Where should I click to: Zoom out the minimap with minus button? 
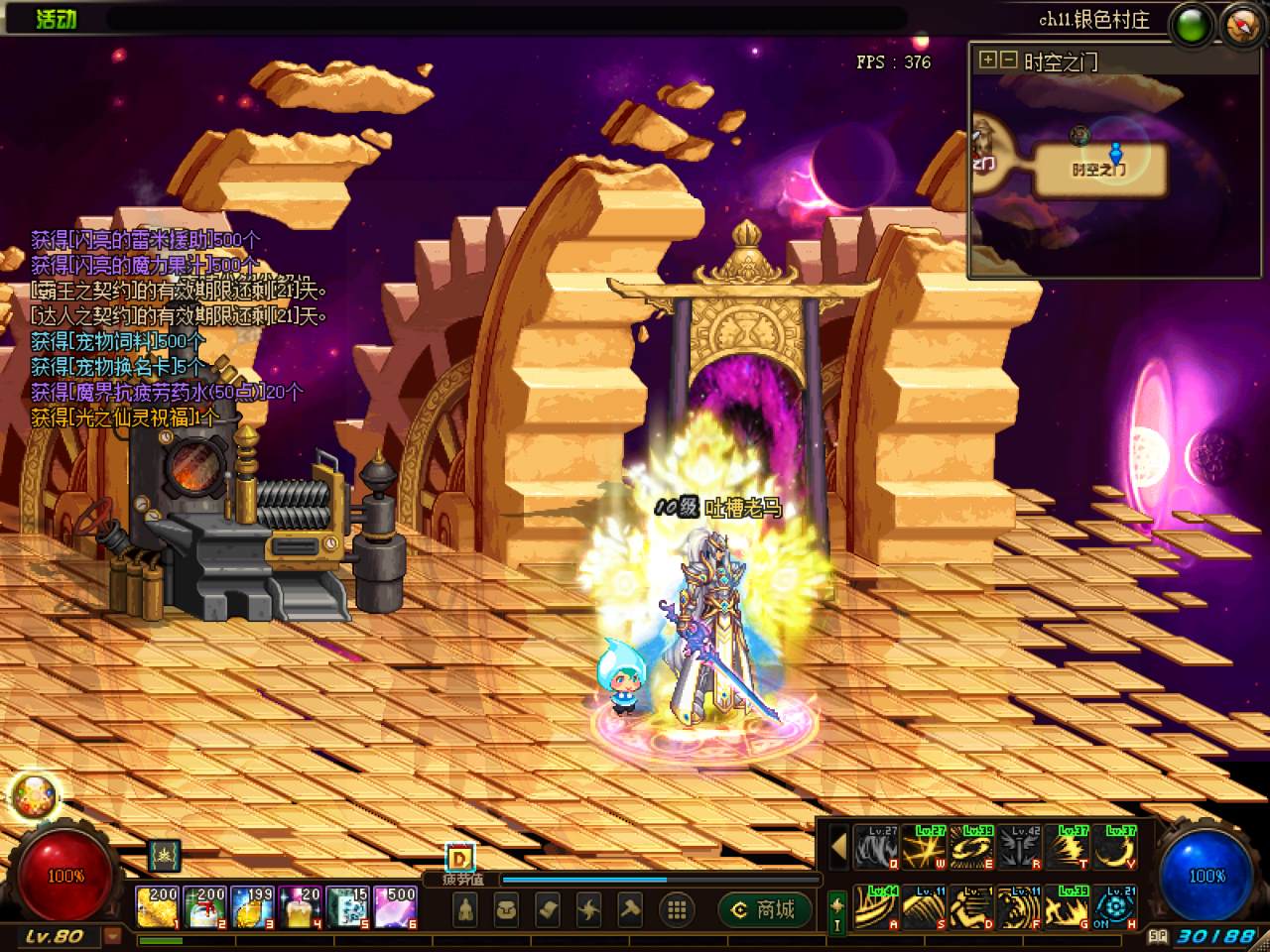point(1007,60)
